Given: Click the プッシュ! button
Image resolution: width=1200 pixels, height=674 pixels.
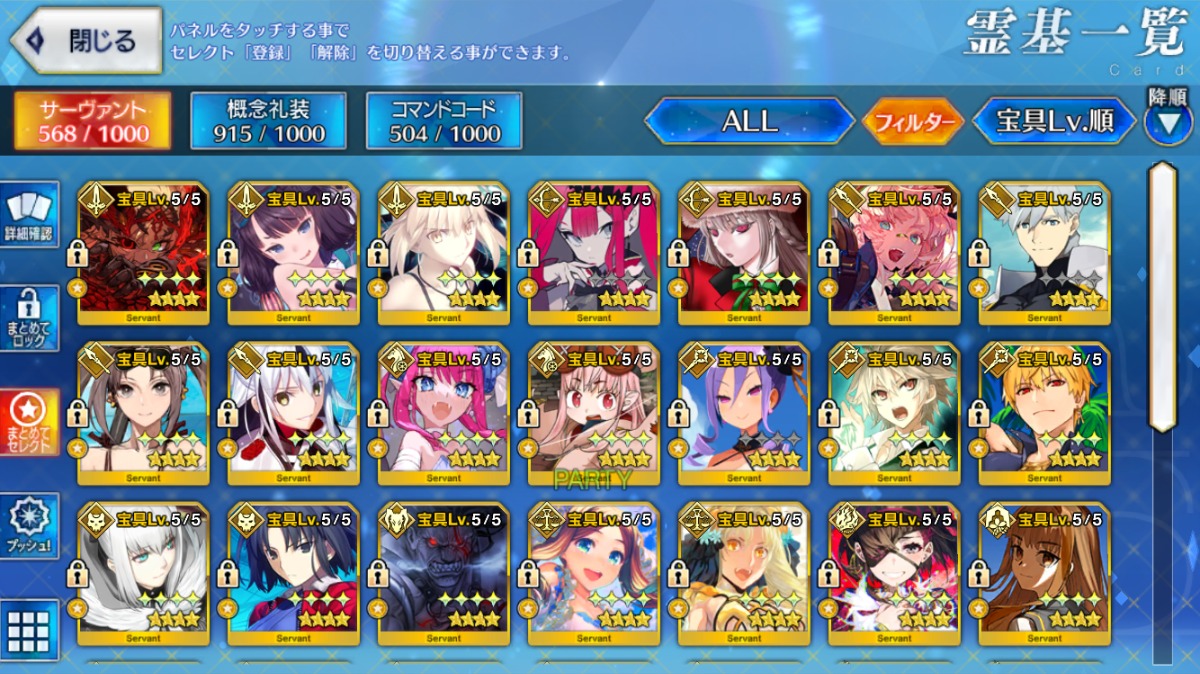Looking at the screenshot, I should click(x=30, y=526).
